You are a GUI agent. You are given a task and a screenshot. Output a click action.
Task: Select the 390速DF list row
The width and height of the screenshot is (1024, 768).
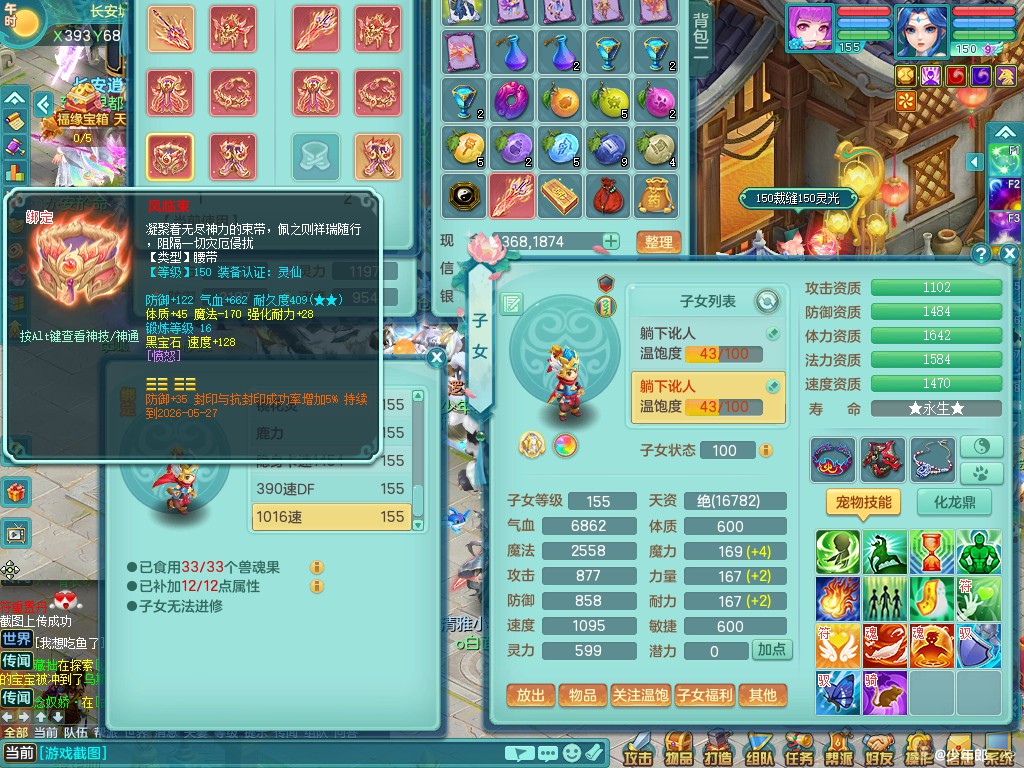pyautogui.click(x=332, y=488)
